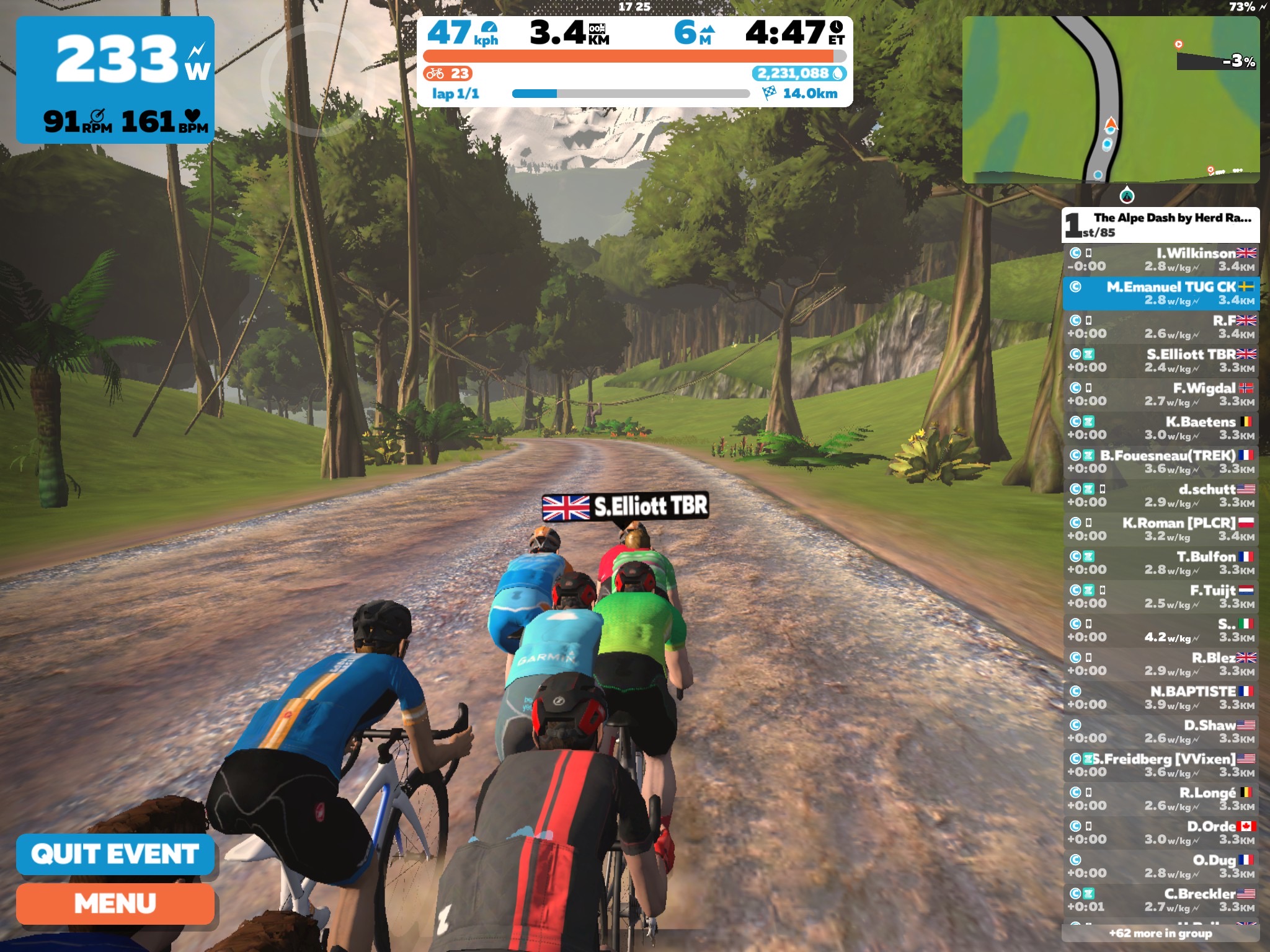Expand the +62 more in group row
Viewport: 1270px width, 952px height.
pyautogui.click(x=1160, y=933)
